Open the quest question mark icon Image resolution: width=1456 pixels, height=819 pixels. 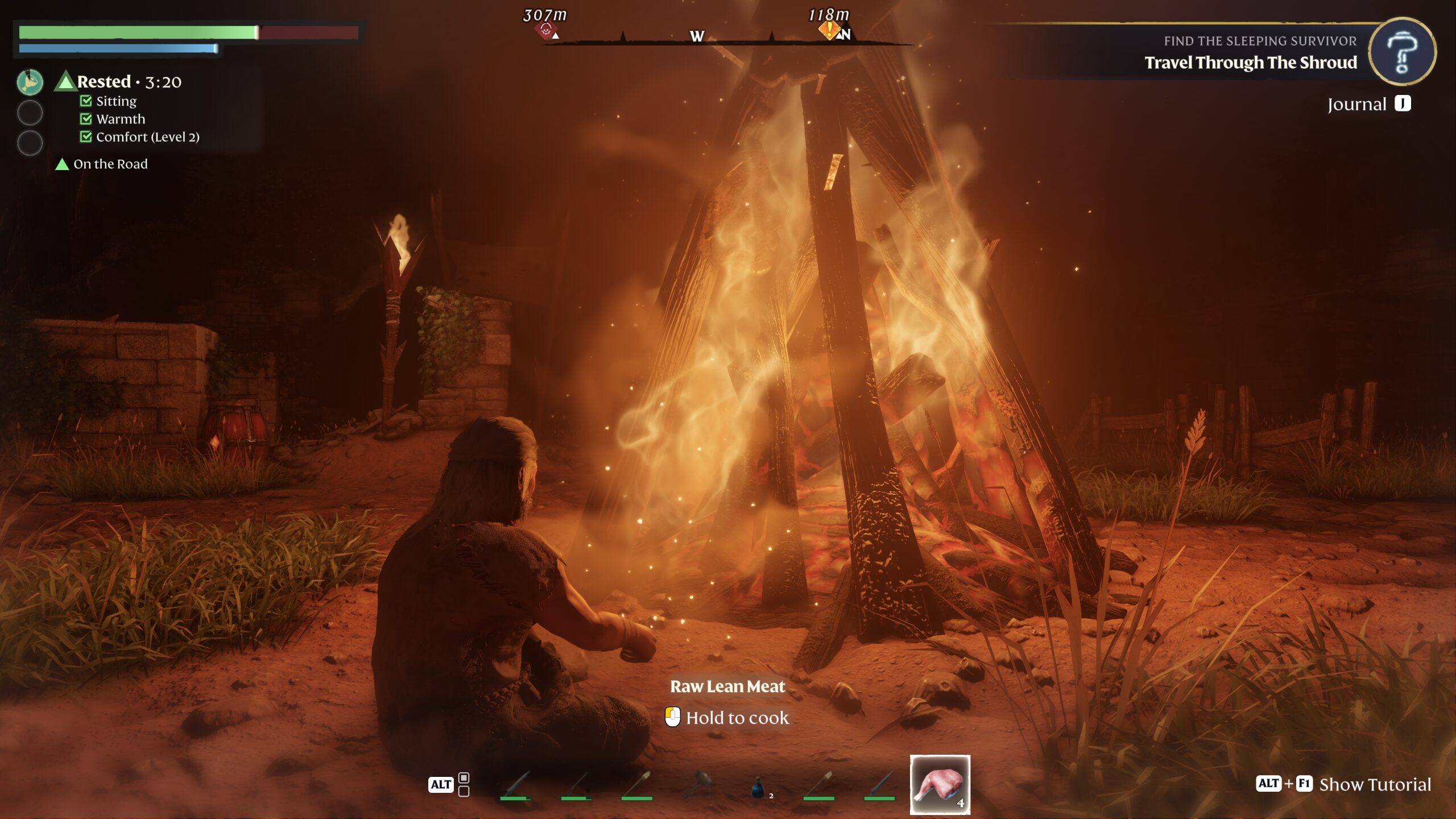1402,52
